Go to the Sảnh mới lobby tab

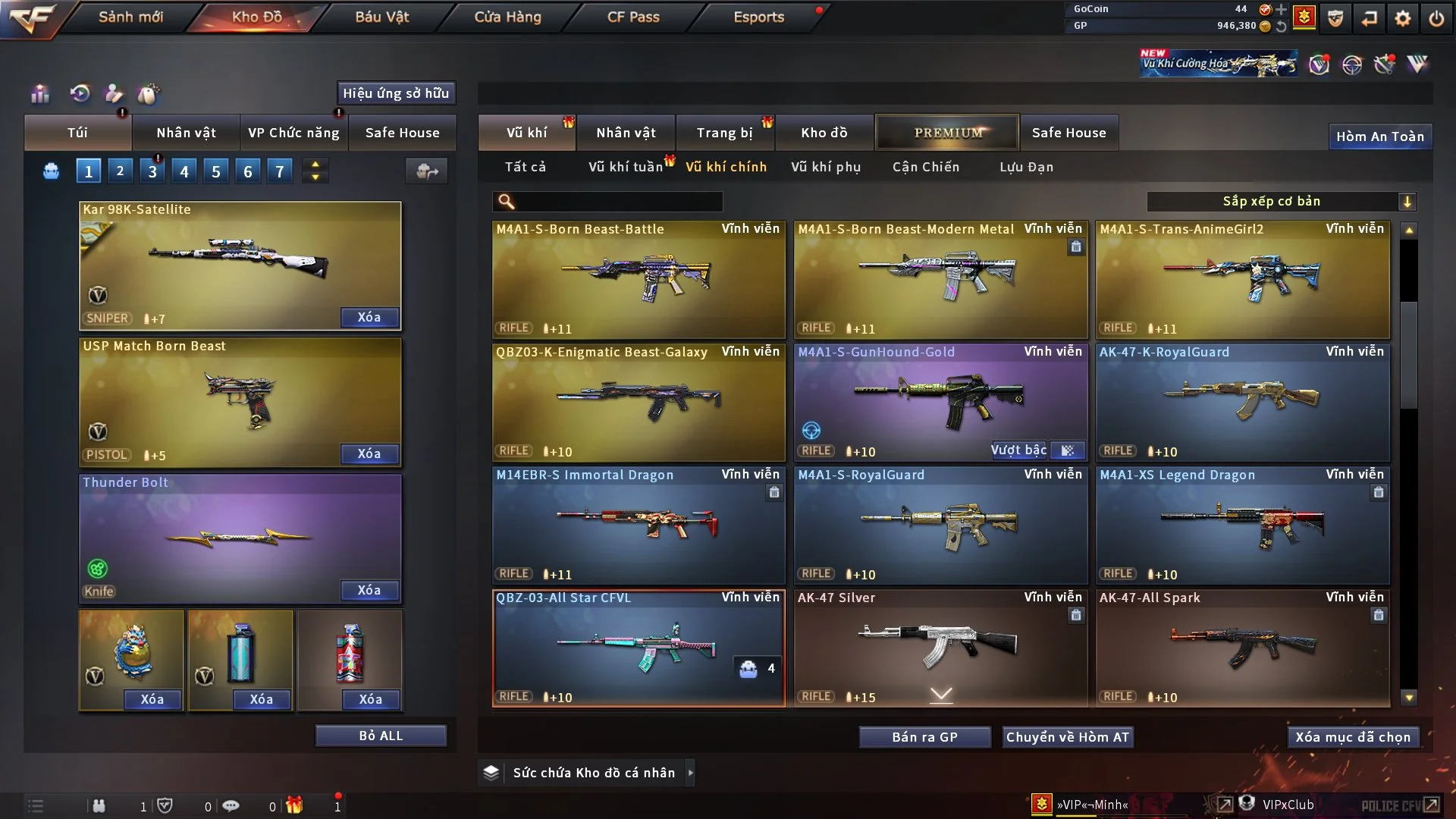(130, 17)
